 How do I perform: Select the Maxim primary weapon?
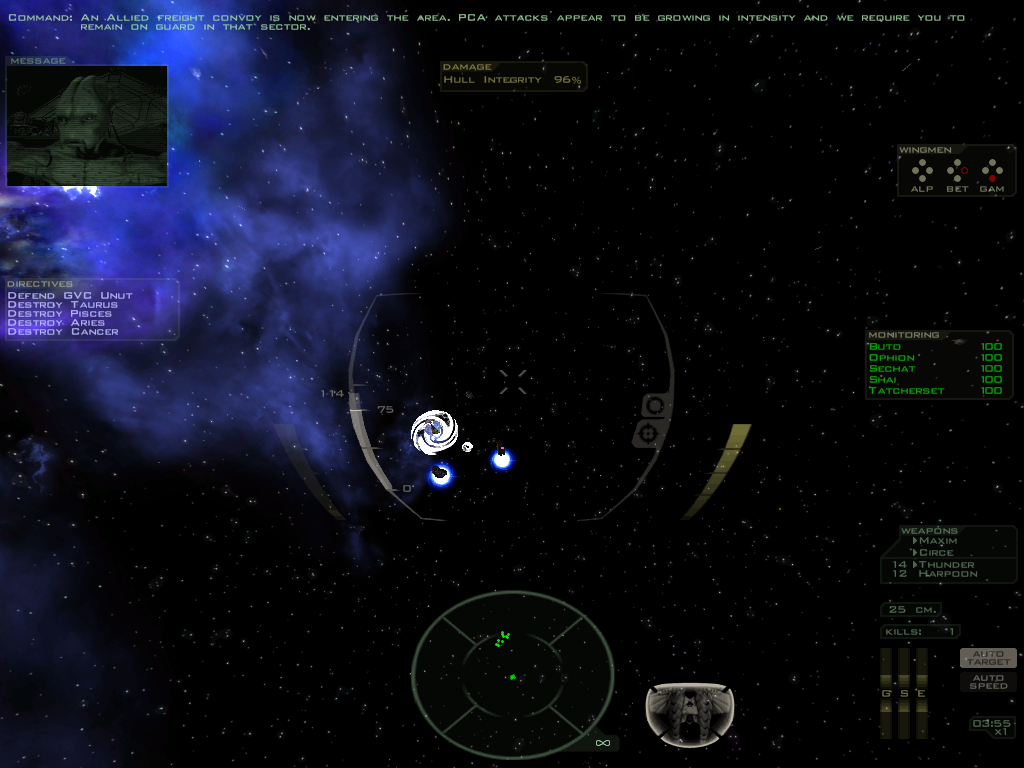coord(938,541)
